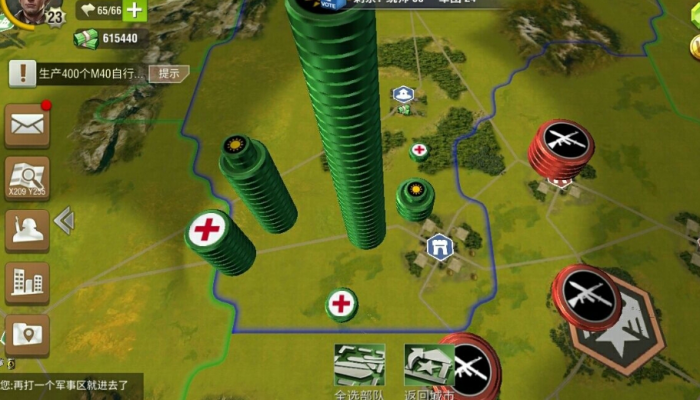Open the chat message bar
This screenshot has width=700, height=400.
70,385
